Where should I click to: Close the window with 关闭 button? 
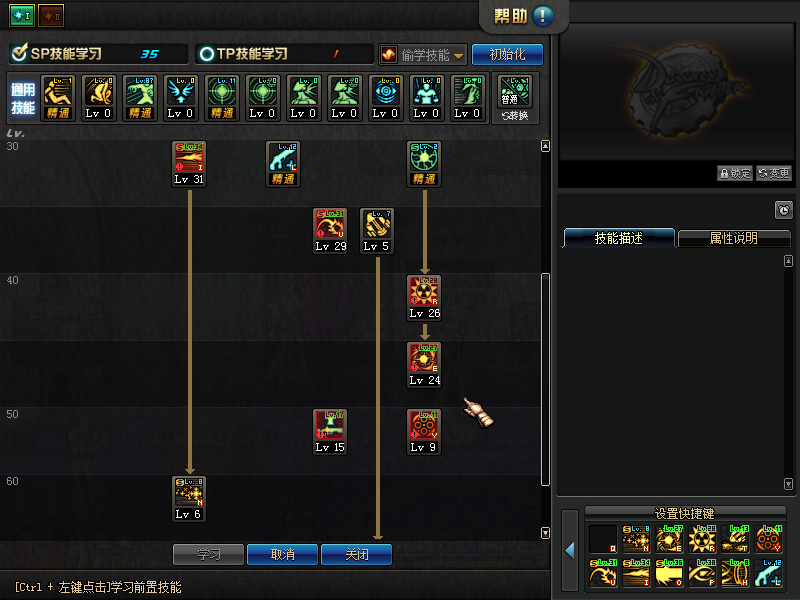click(356, 554)
